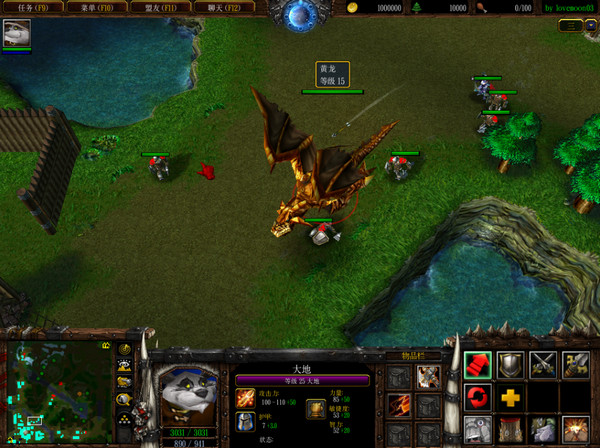Click the armor helmet icon
Screen dimensions: 600x448
245,423
